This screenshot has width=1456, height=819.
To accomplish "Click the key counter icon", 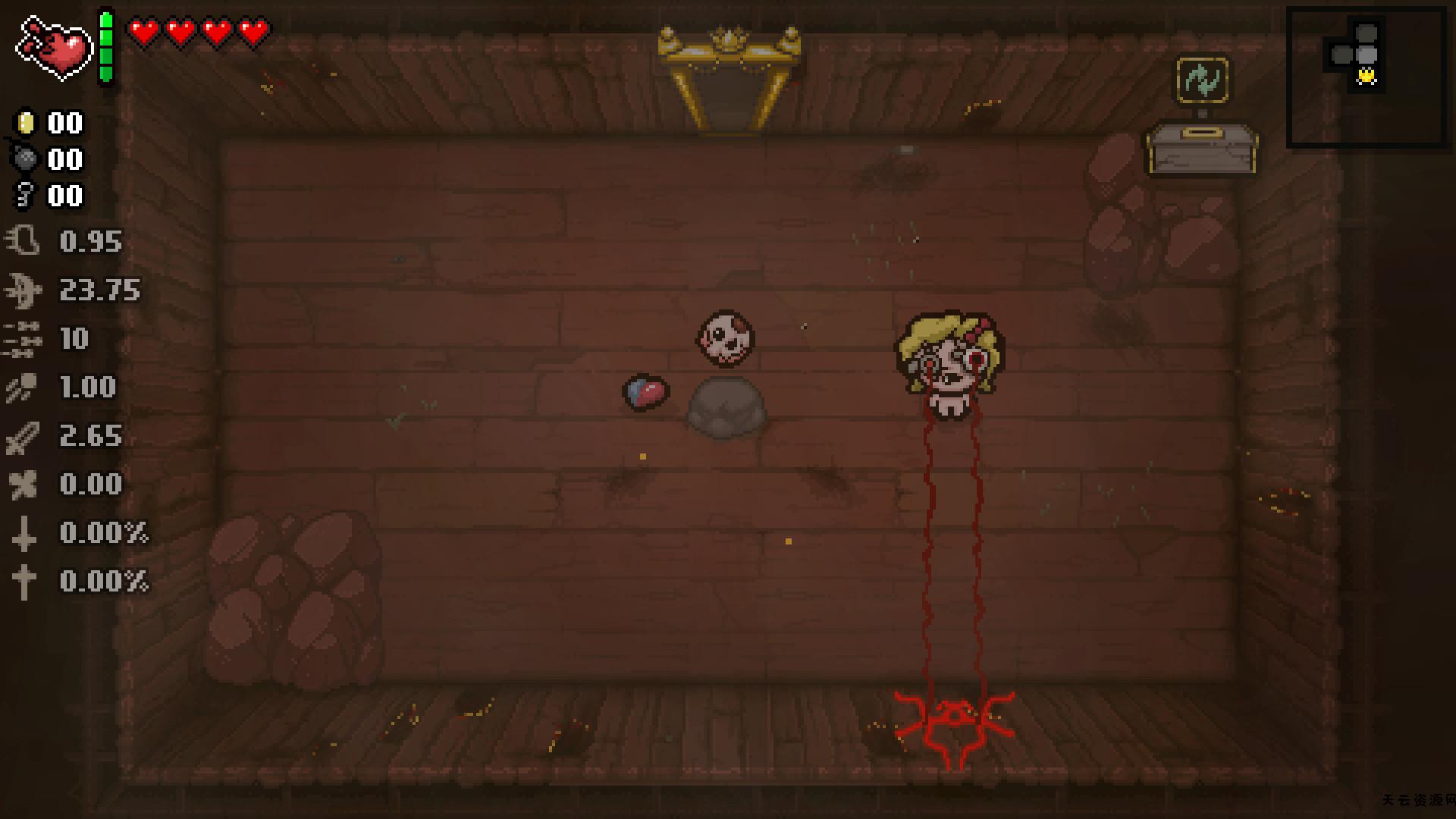I will (25, 196).
